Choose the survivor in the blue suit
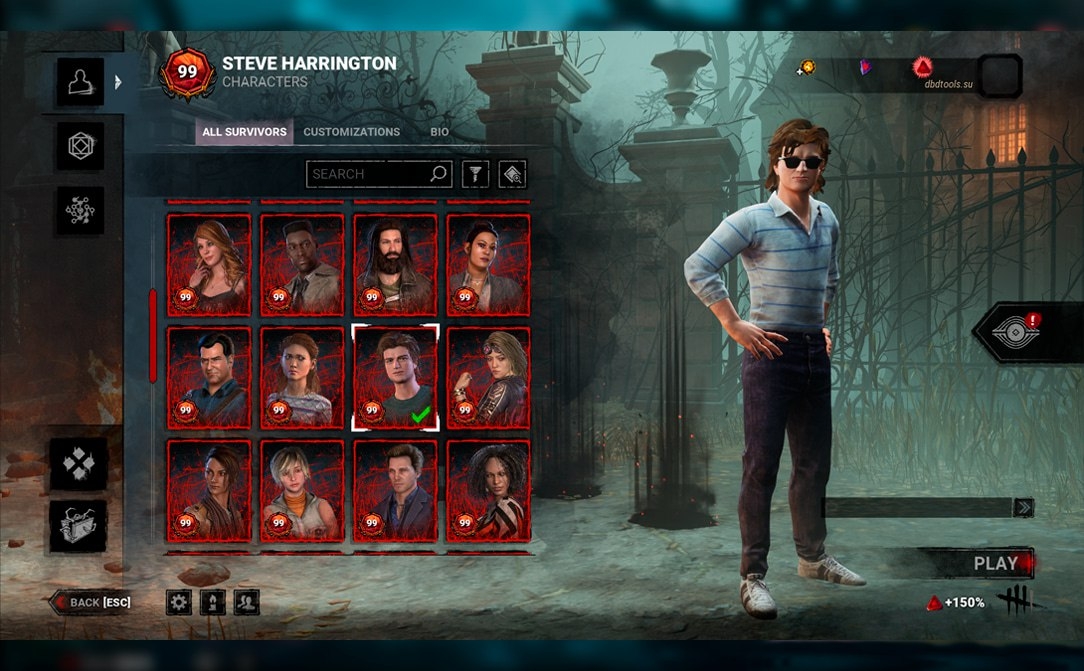1084x671 pixels. [x=395, y=490]
